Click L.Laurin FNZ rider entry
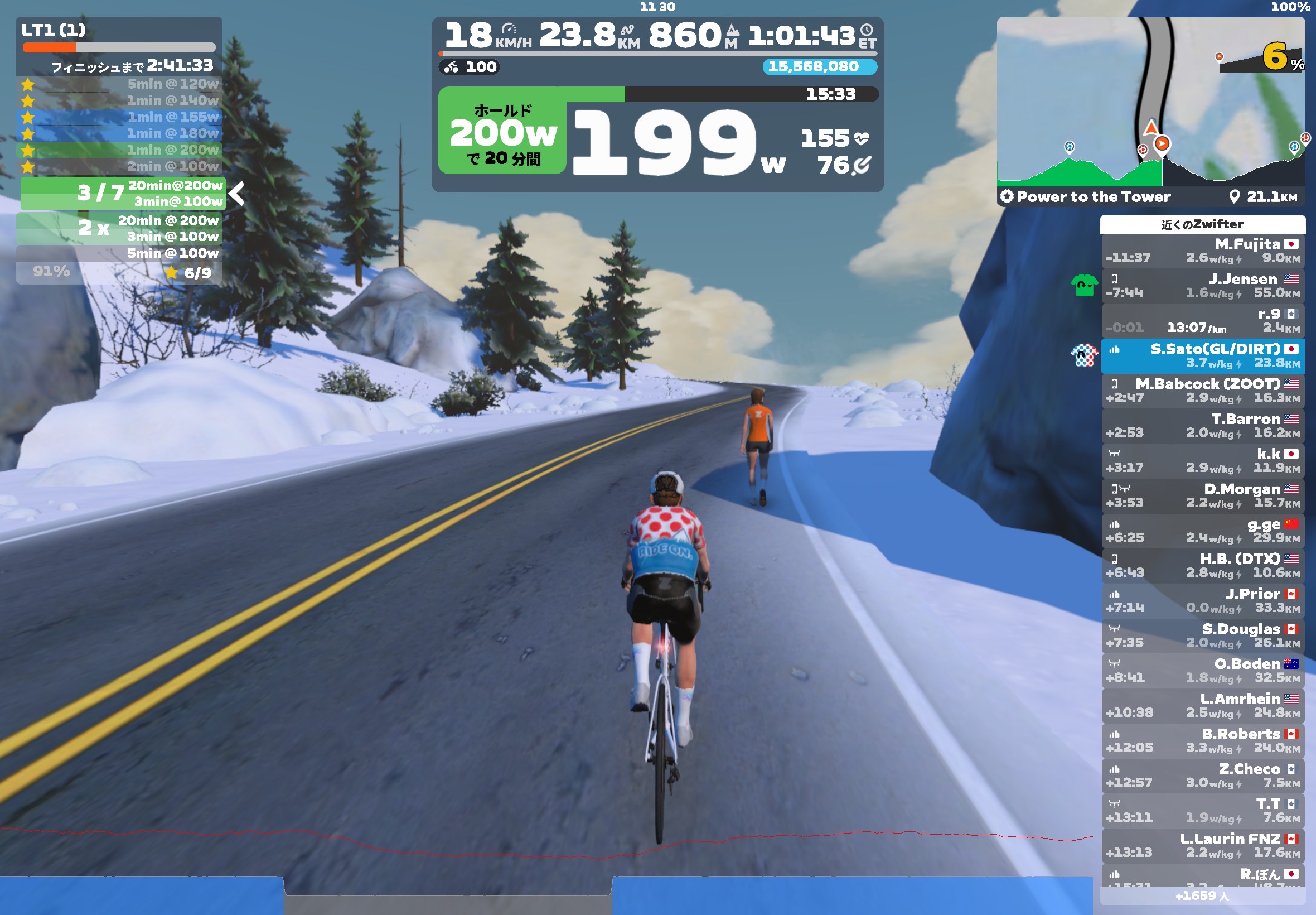 tap(1202, 845)
